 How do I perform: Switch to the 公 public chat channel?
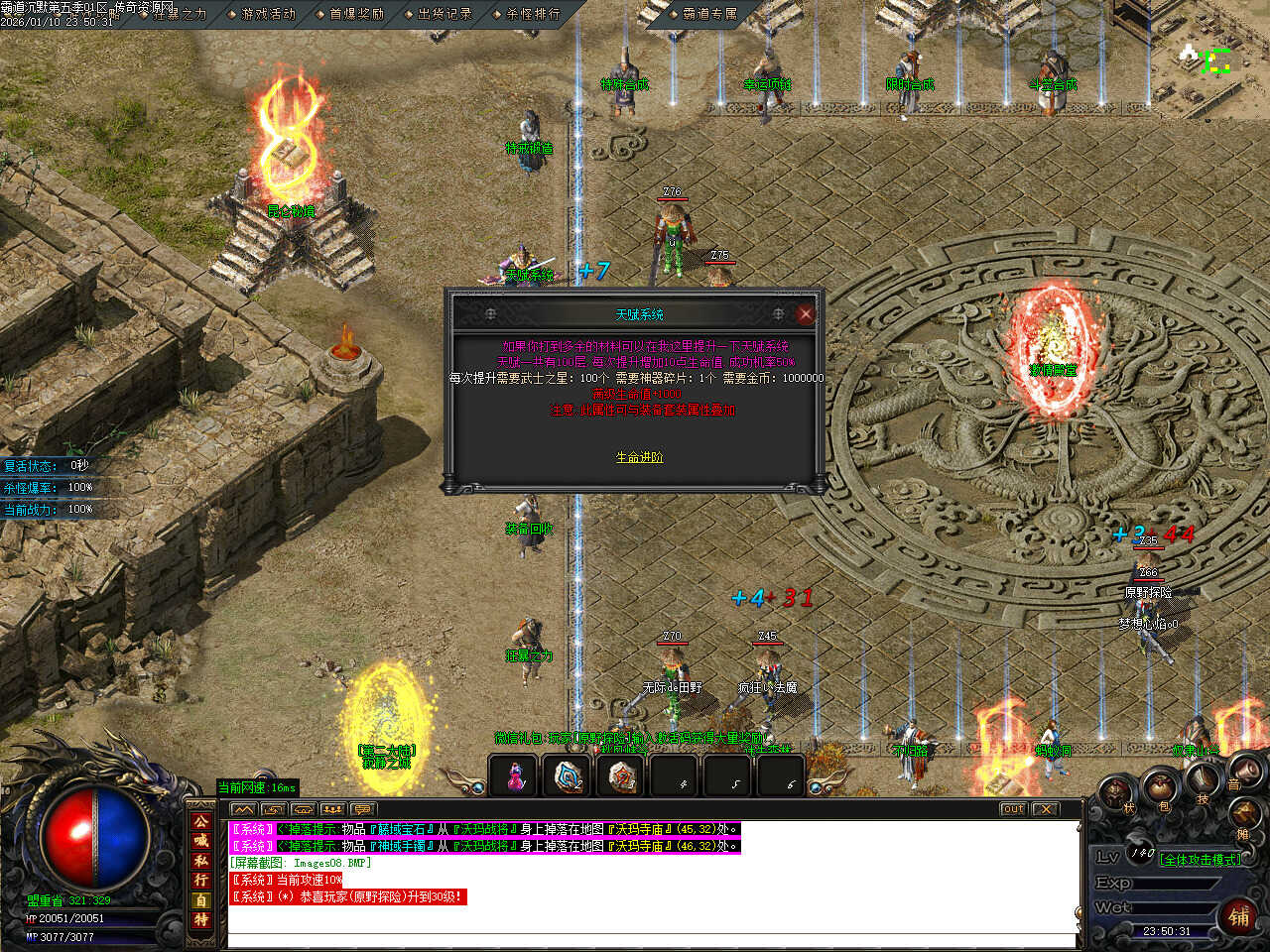pos(201,822)
